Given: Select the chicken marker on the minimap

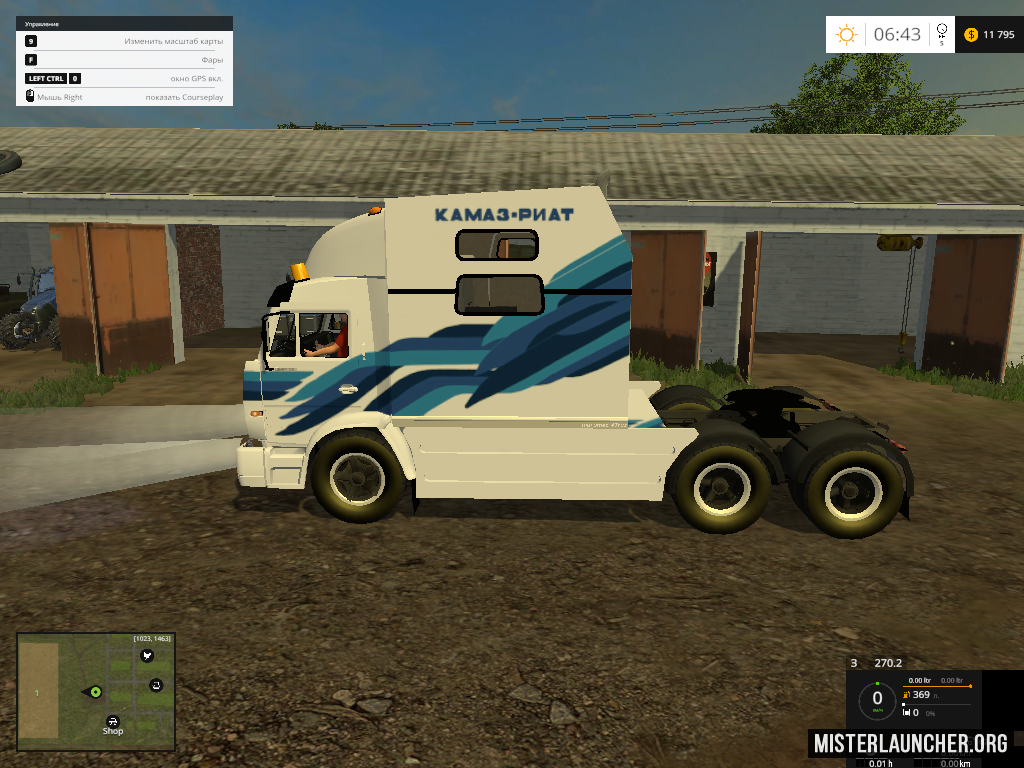Looking at the screenshot, I should click(148, 656).
